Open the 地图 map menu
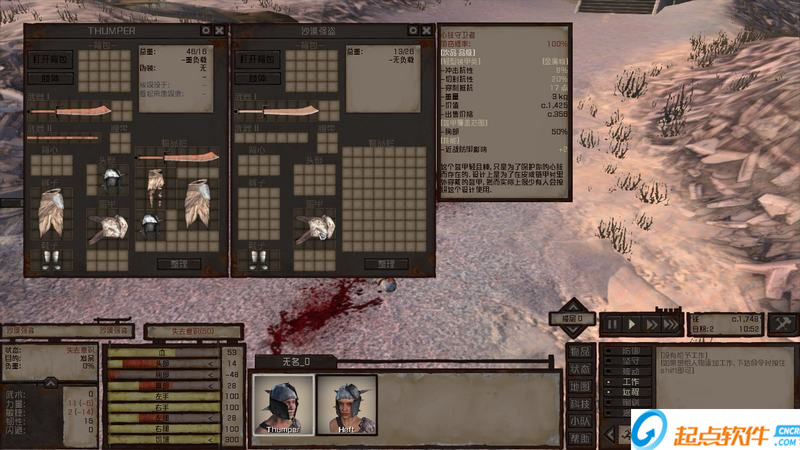The height and width of the screenshot is (450, 800). [x=580, y=386]
